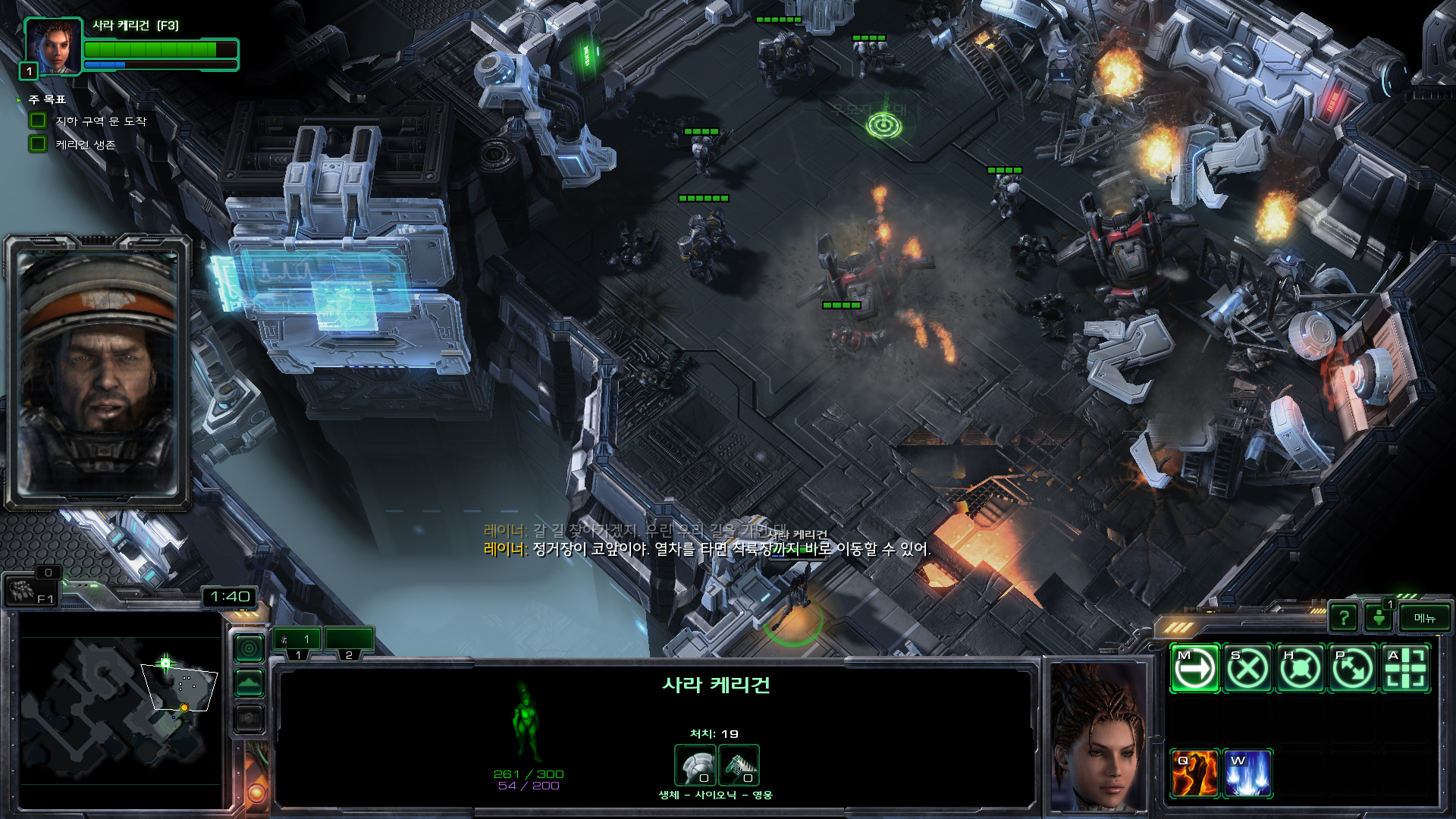Screen dimensions: 1456x819
Task: Use the blue W ability icon
Action: pyautogui.click(x=1247, y=773)
